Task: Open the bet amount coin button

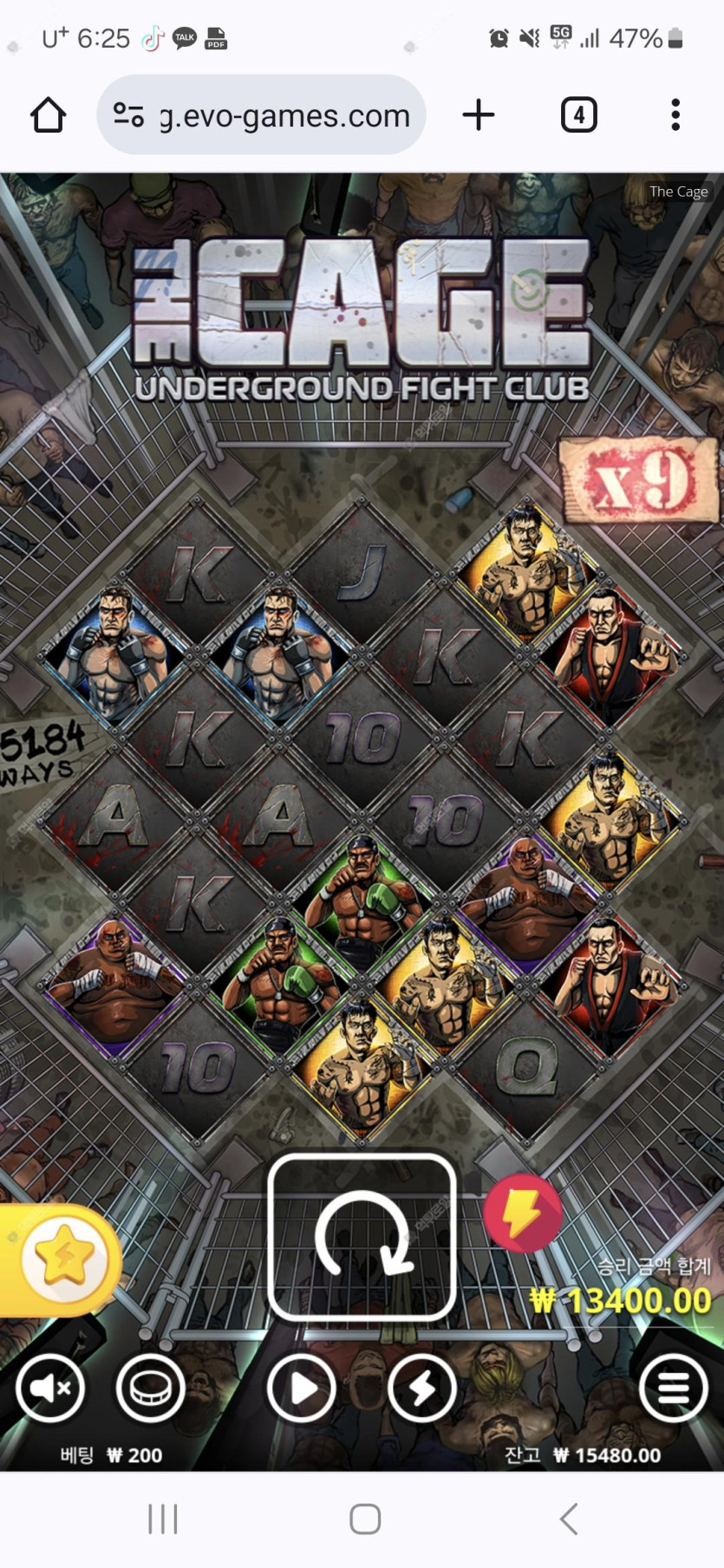Action: pyautogui.click(x=151, y=1389)
